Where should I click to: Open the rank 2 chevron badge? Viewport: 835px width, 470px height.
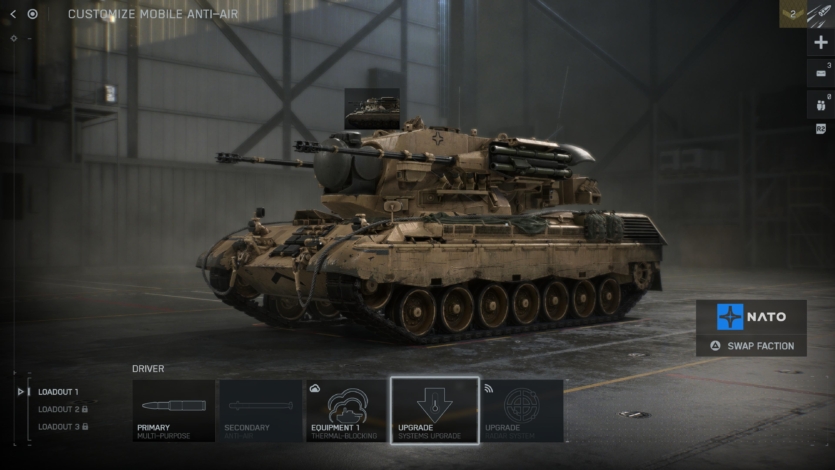(x=792, y=14)
